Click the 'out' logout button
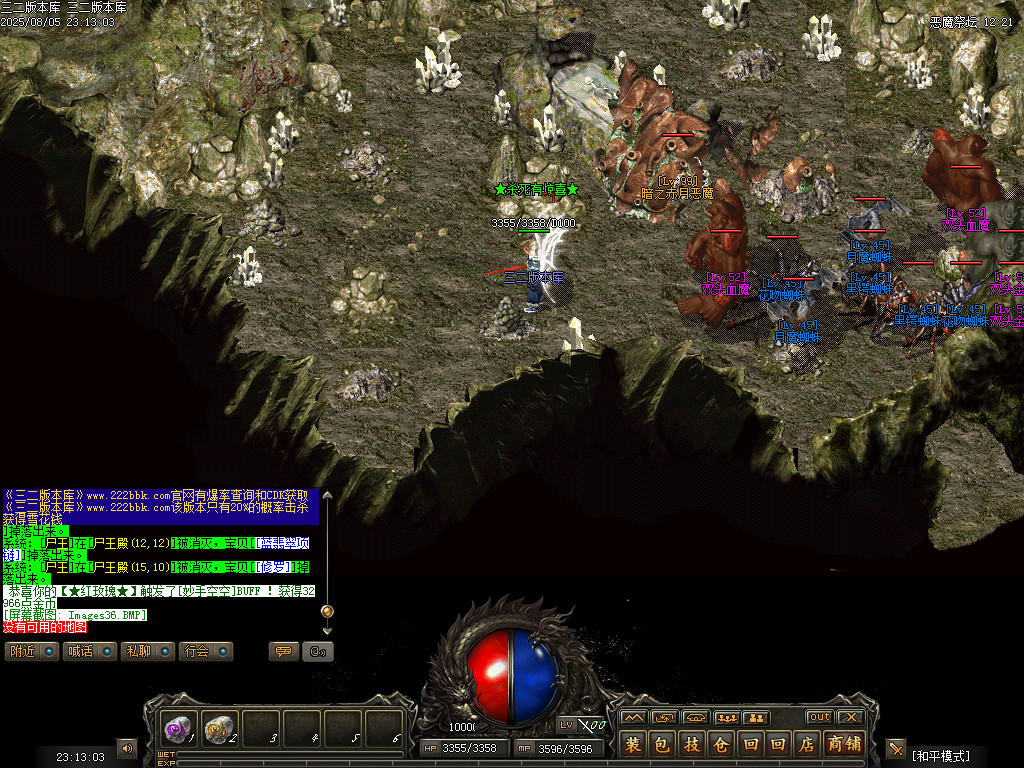The width and height of the screenshot is (1024, 768). click(820, 717)
